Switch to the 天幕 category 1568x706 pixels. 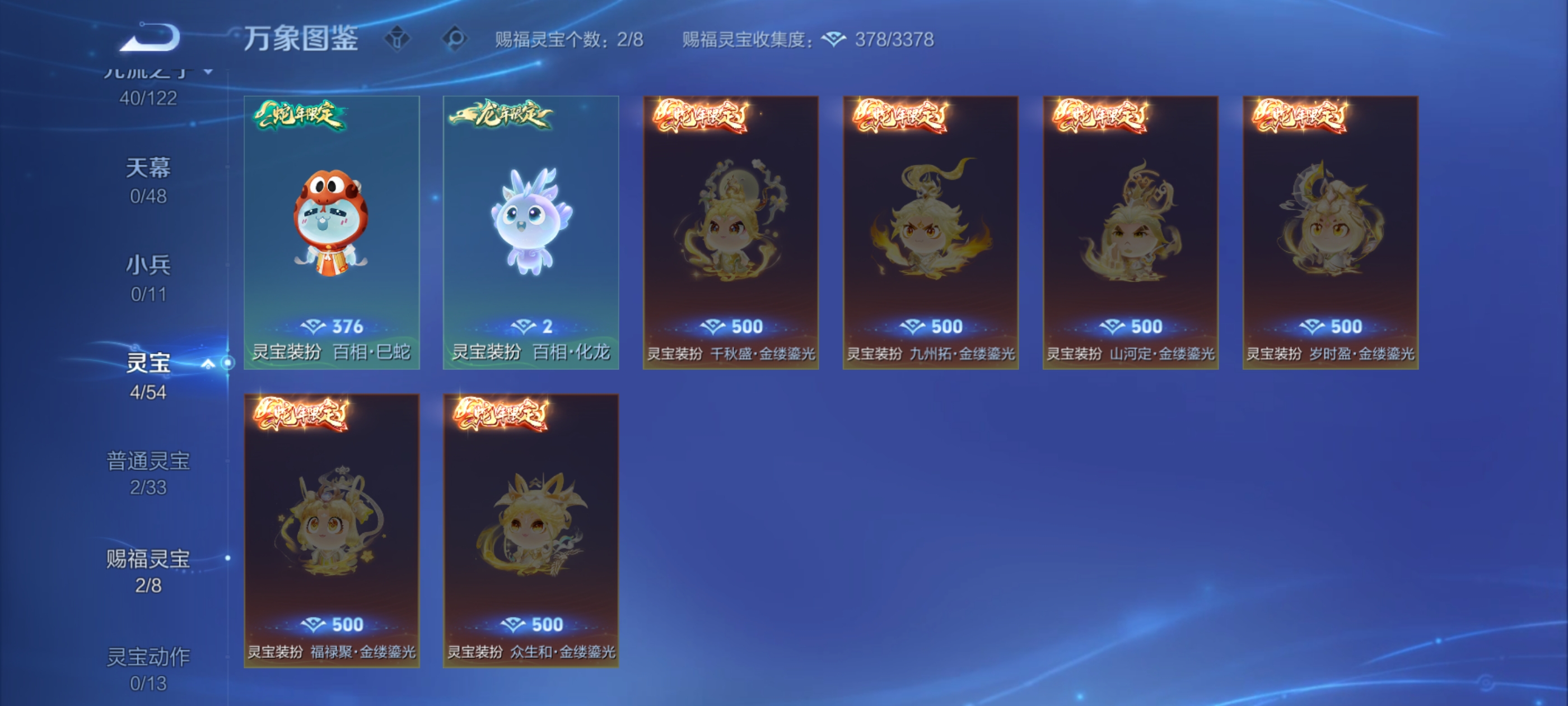150,168
